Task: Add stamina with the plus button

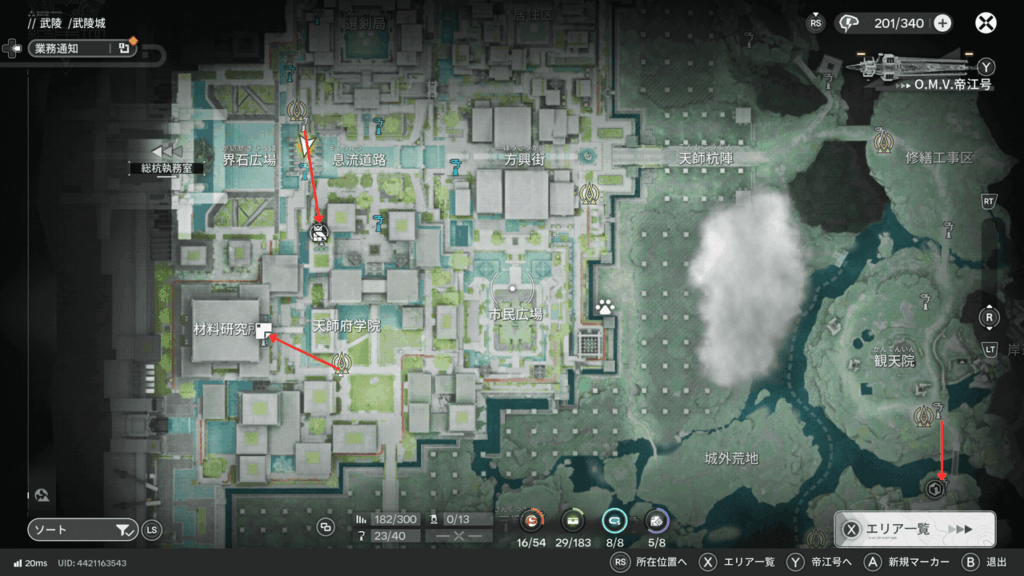Action: click(x=942, y=23)
